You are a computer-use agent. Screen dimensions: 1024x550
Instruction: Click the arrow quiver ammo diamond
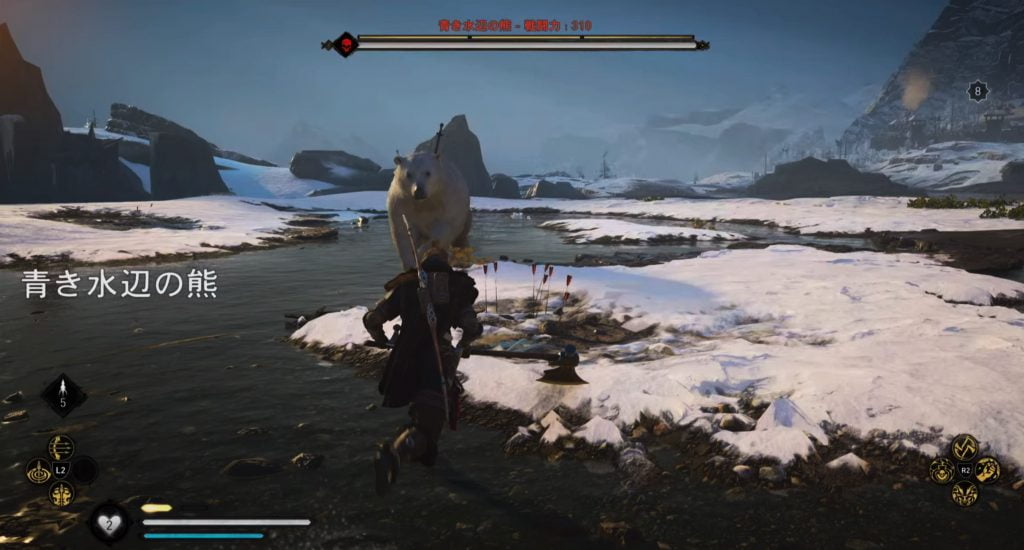click(x=63, y=396)
